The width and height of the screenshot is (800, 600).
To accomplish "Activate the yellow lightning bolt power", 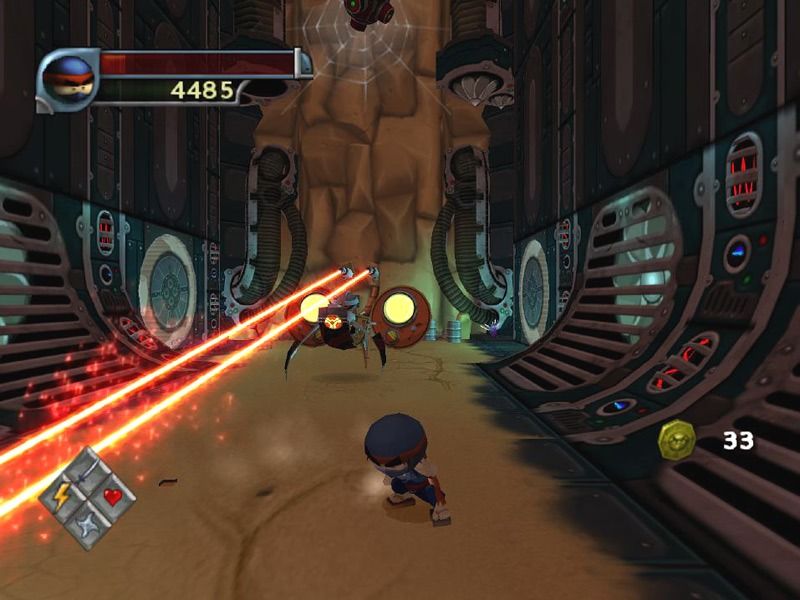I will [60, 496].
